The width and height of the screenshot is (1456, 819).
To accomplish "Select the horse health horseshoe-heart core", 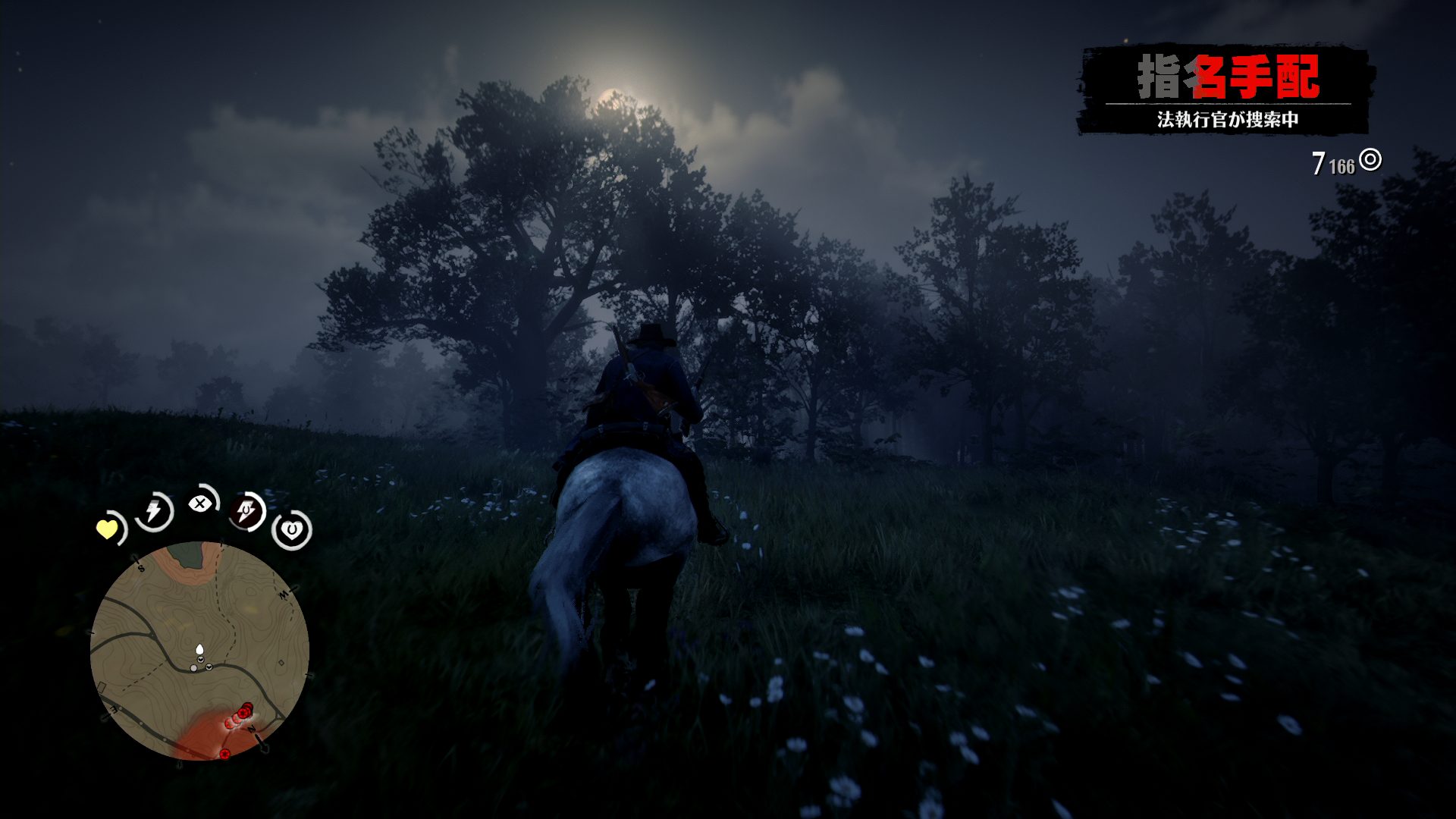I will pyautogui.click(x=292, y=530).
